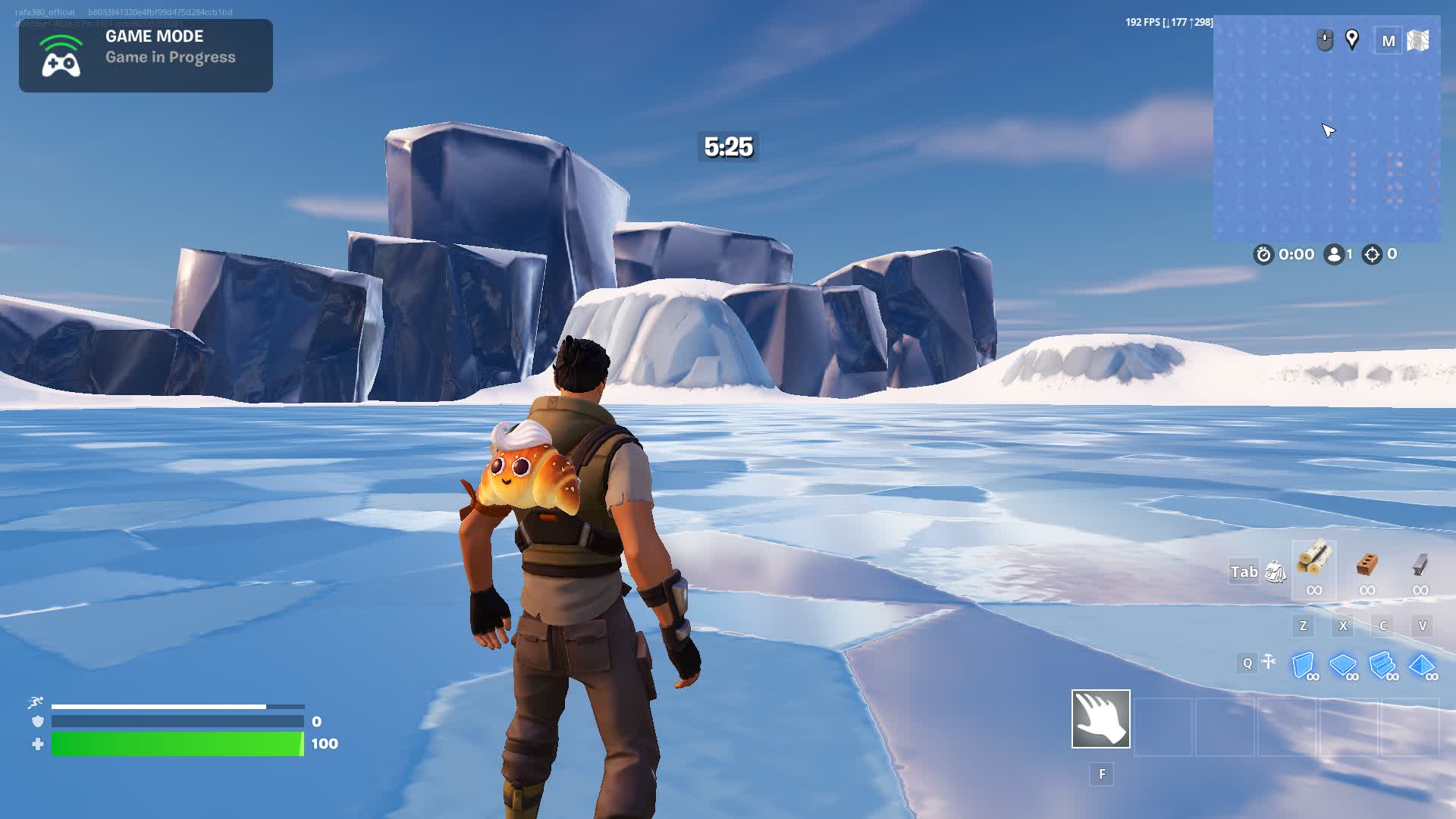1456x819 pixels.
Task: Choose the stairs building piece
Action: coord(1382,665)
